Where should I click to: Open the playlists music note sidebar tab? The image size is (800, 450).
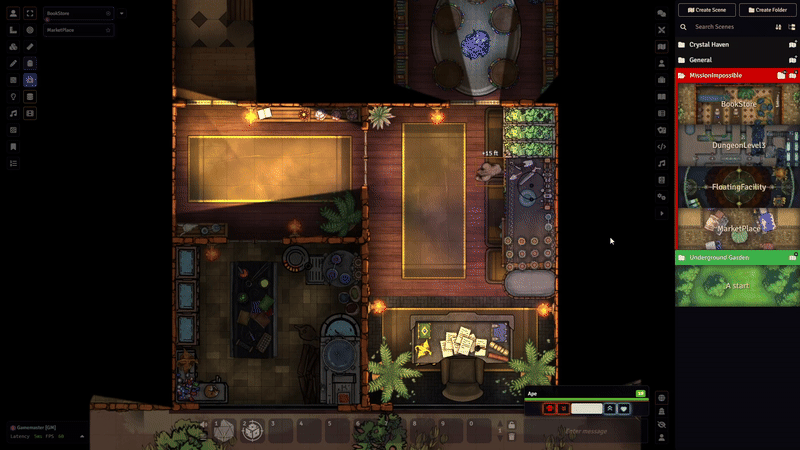[661, 163]
